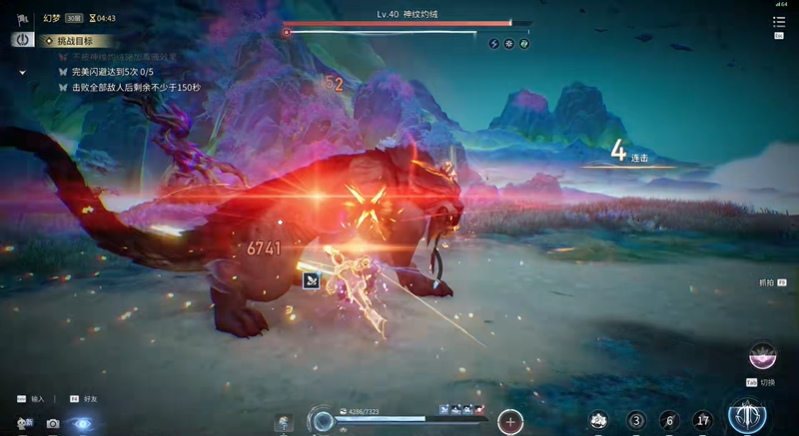Click the power button icon beside 挑战目标

[x=22, y=40]
